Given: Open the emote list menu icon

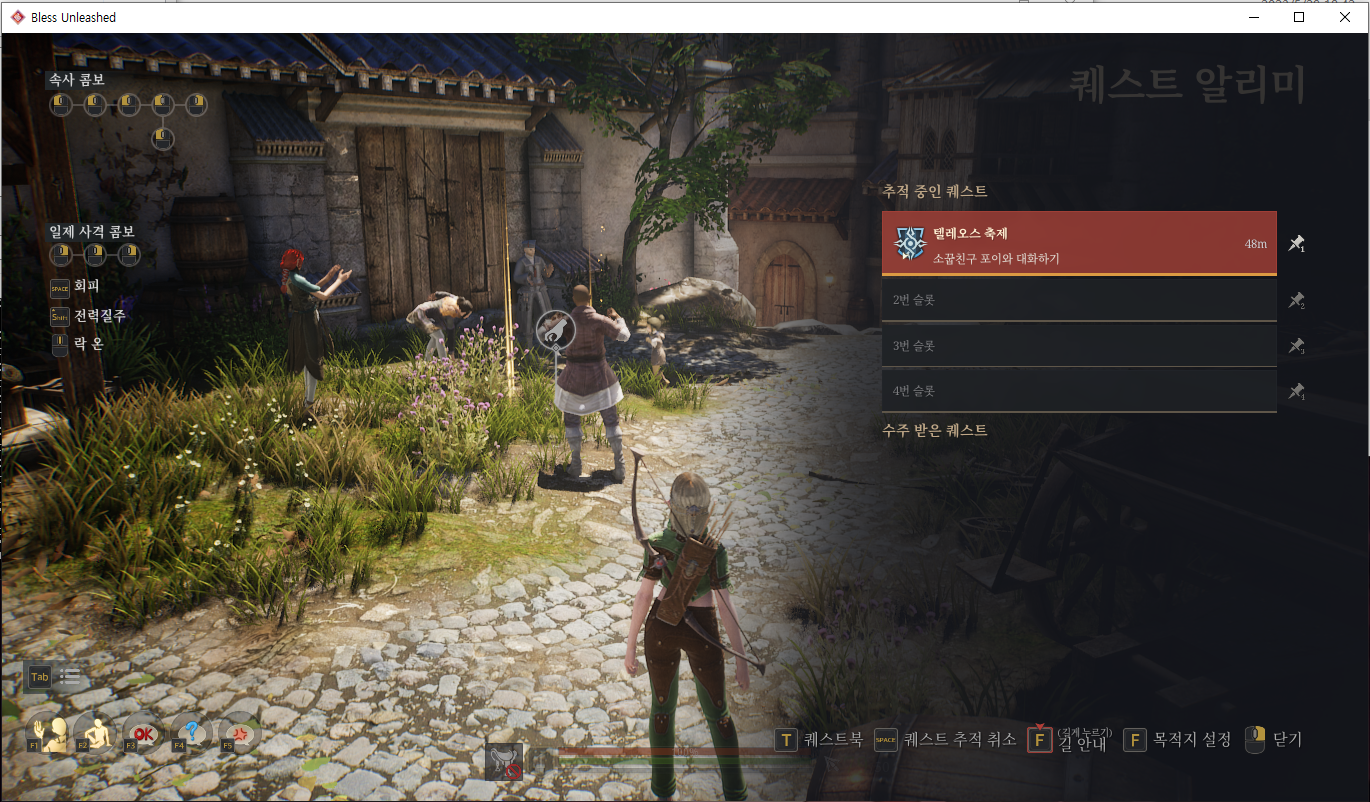Looking at the screenshot, I should pyautogui.click(x=70, y=677).
